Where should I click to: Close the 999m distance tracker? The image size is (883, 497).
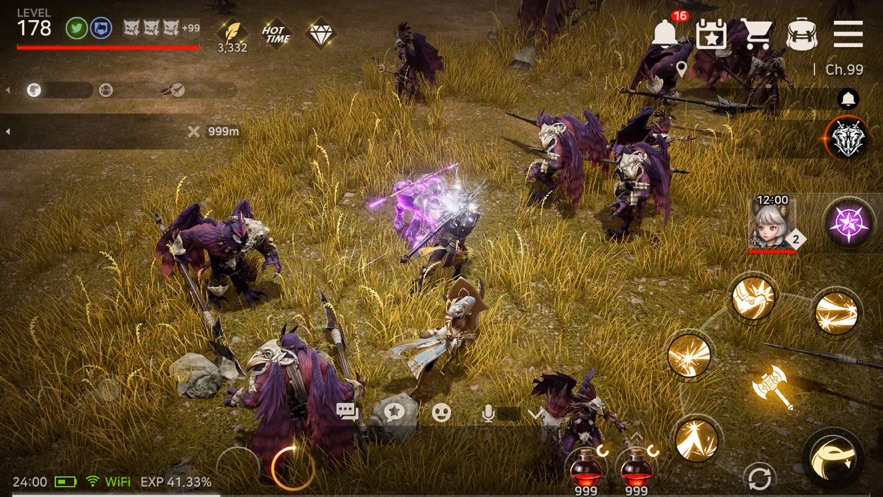(194, 131)
